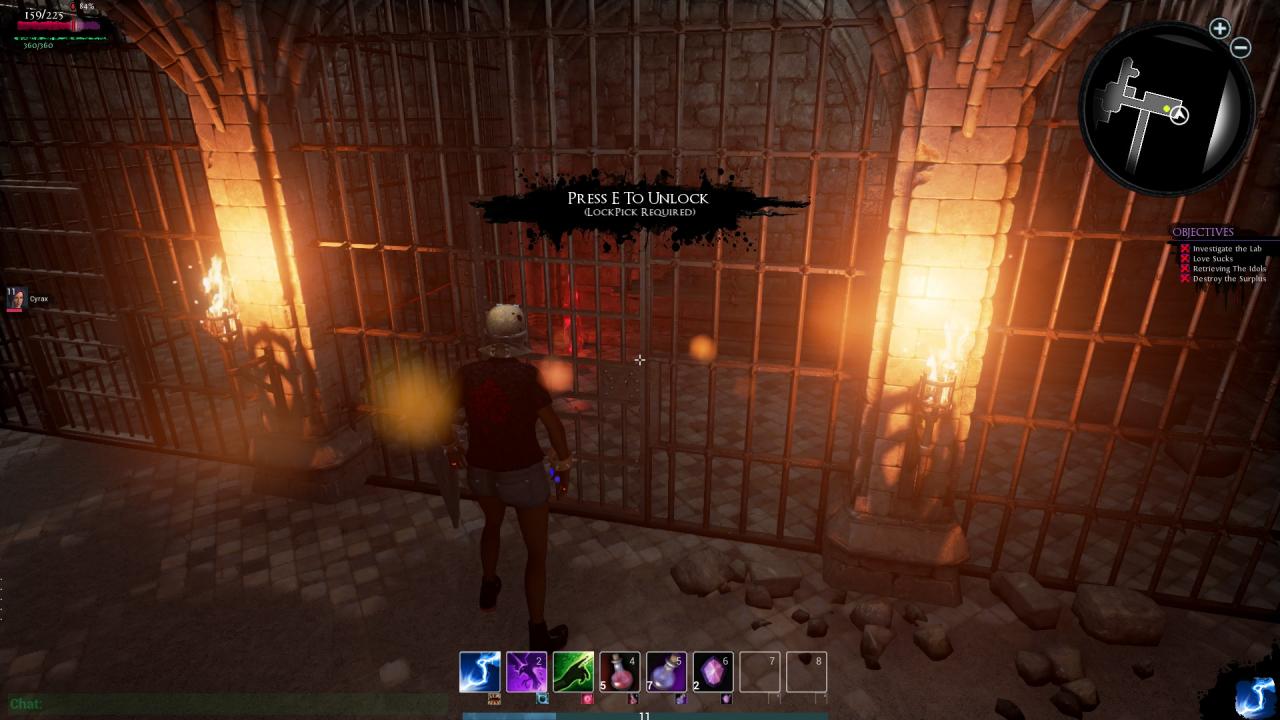Screen dimensions: 1280x720
Task: Select the Love Sucks objective
Action: [x=1212, y=259]
